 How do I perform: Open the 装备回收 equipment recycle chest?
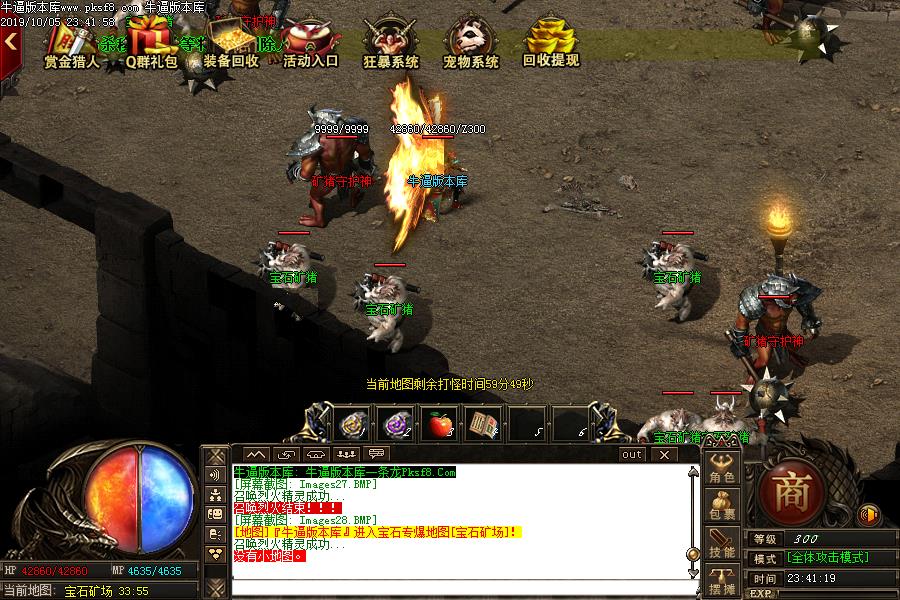(231, 45)
